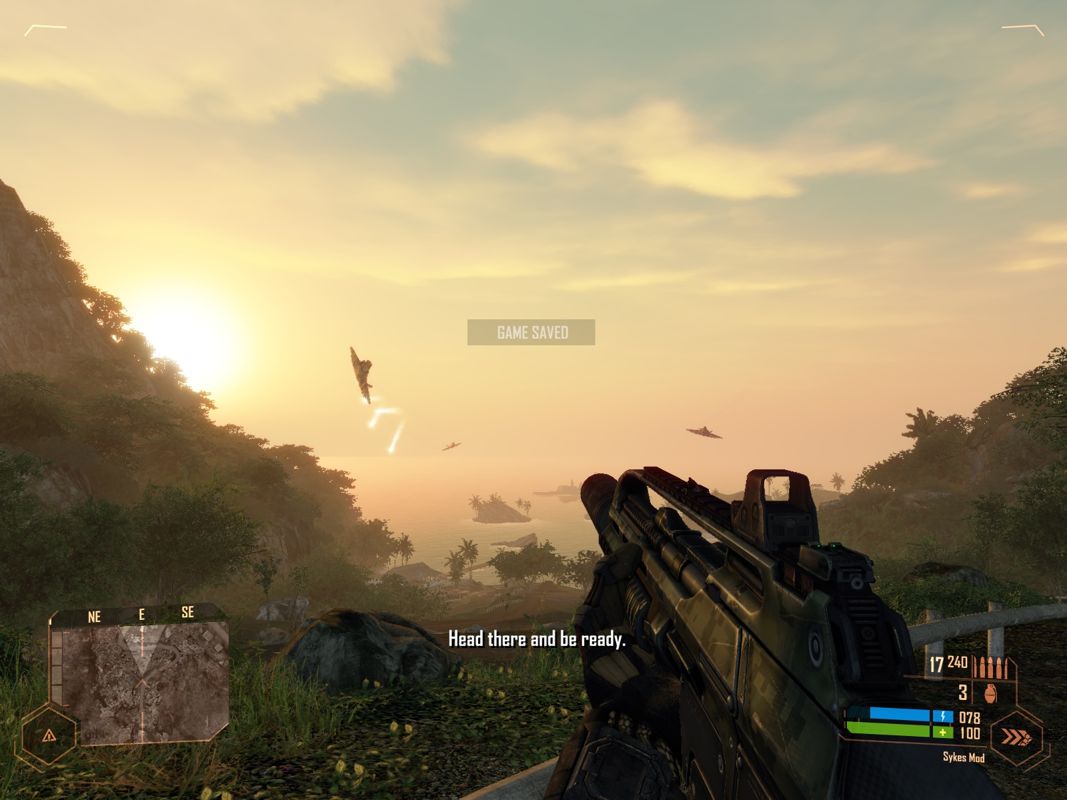
Task: Click the warning triangle hexagon icon
Action: (48, 735)
